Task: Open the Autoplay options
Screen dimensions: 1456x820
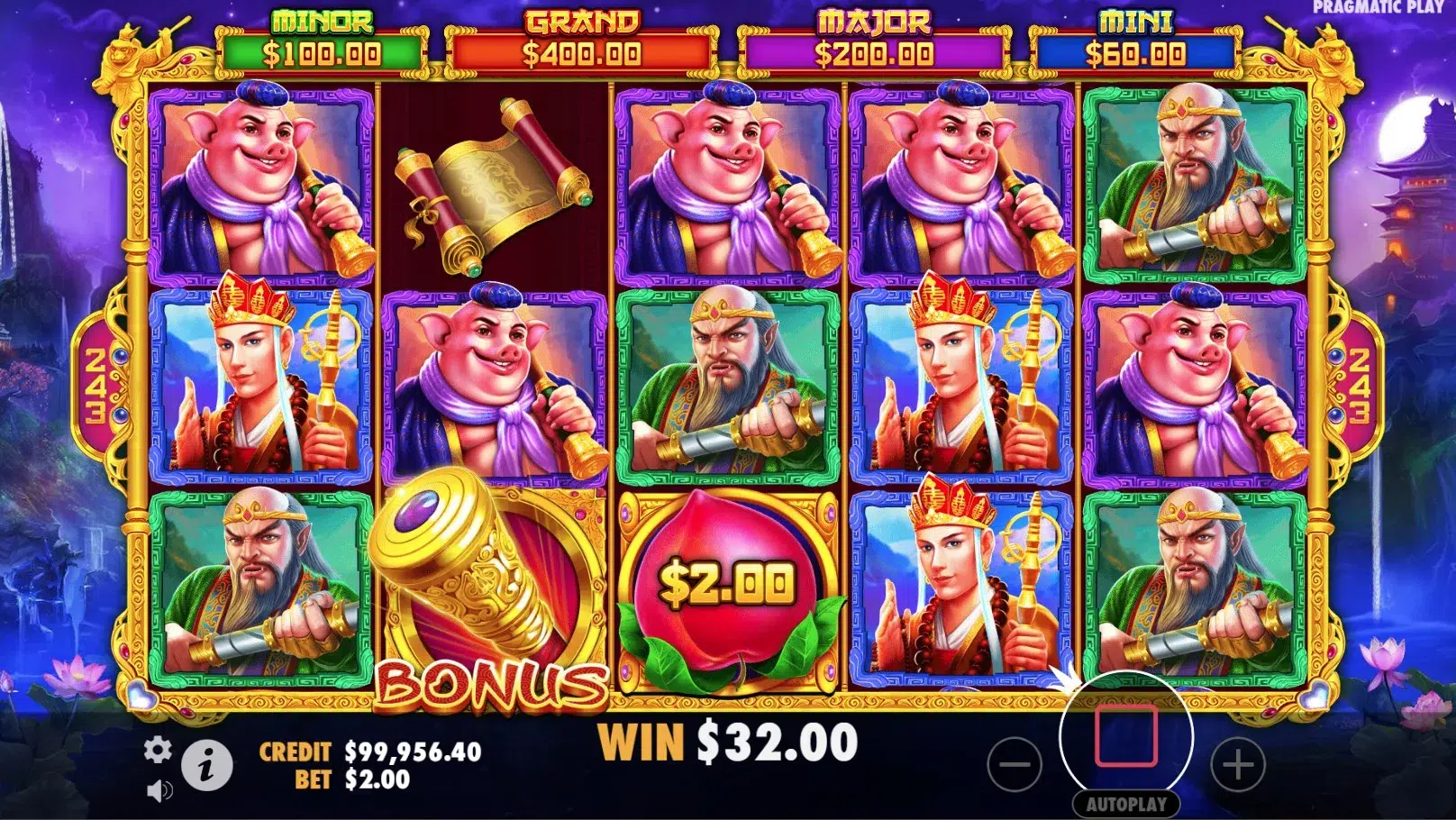Action: pos(1125,804)
